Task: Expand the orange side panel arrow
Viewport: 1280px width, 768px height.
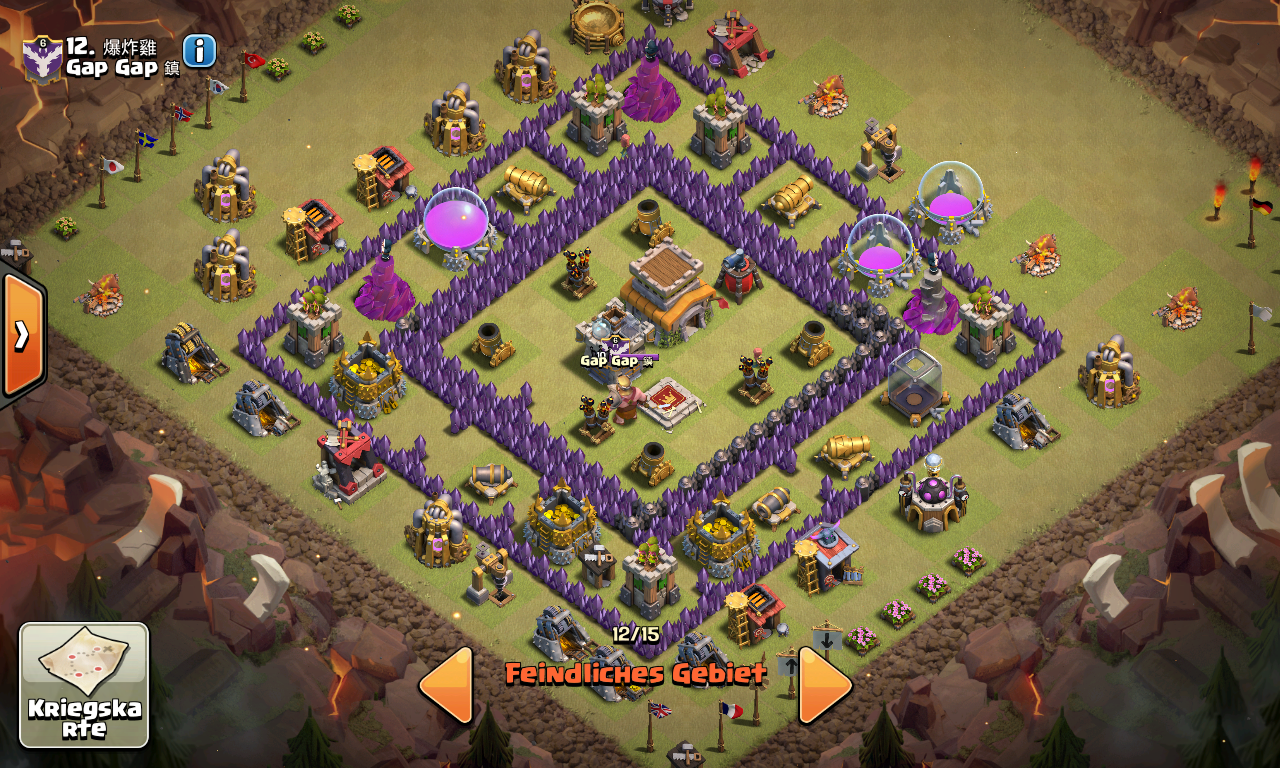Action: [22, 334]
